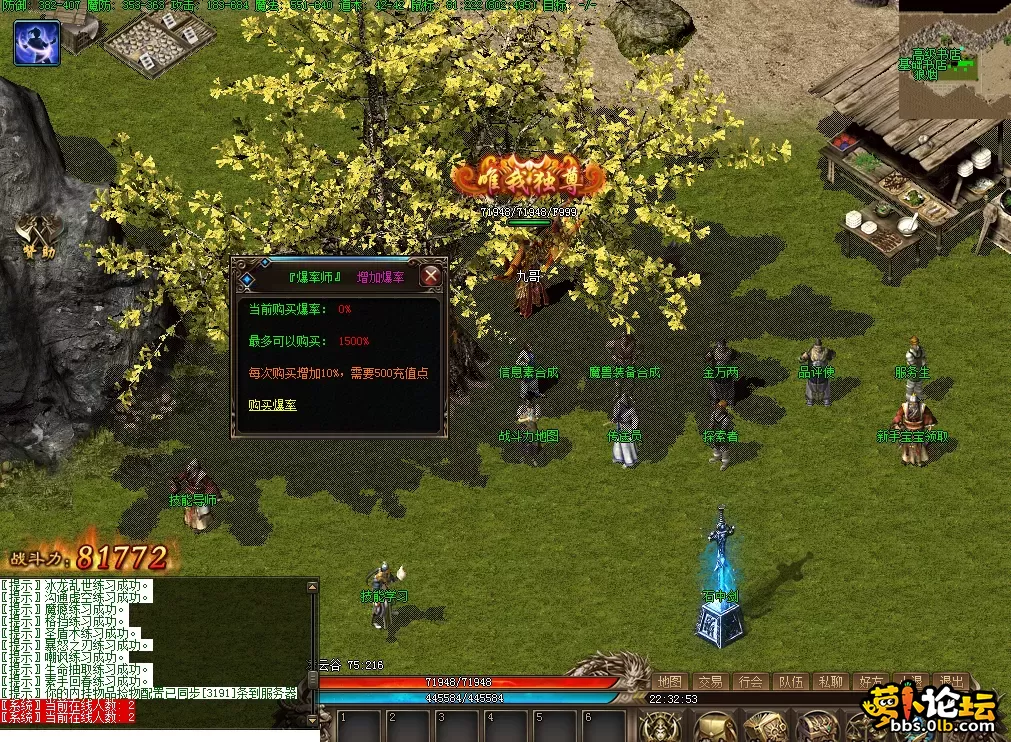Select the 交易 trade button
The height and width of the screenshot is (742, 1011).
710,682
